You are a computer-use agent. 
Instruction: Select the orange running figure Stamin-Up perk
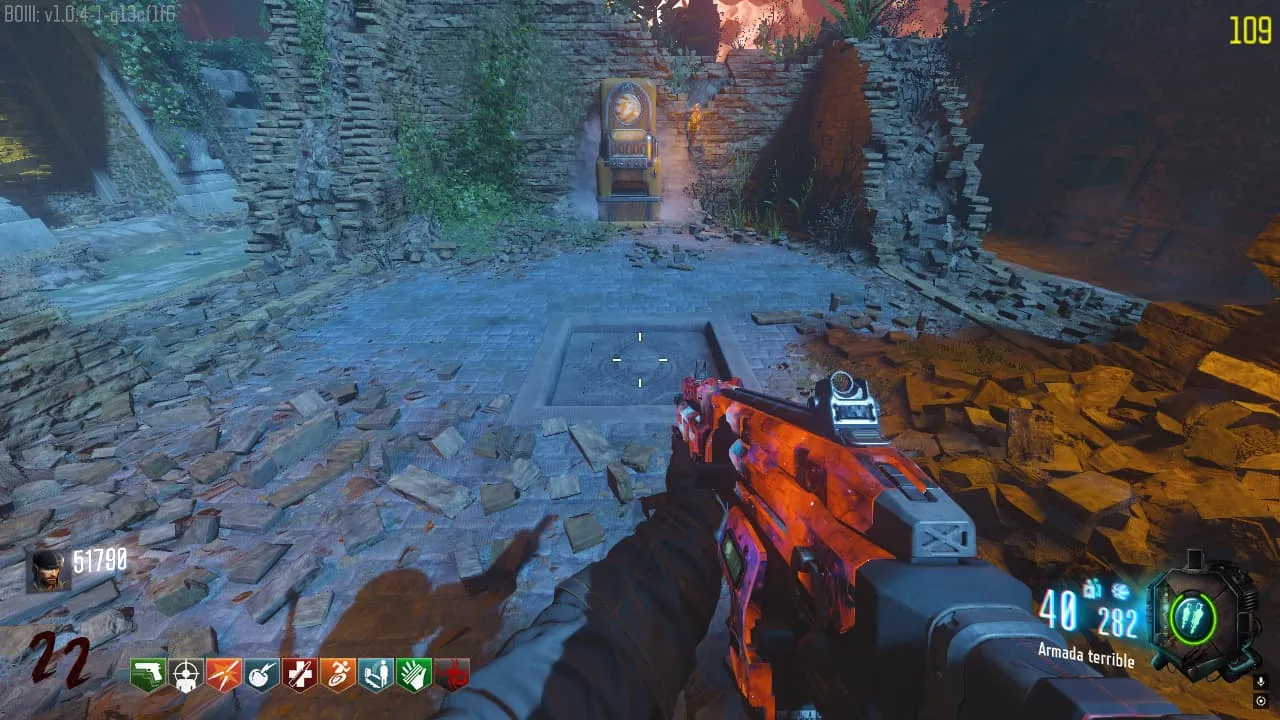[x=338, y=675]
